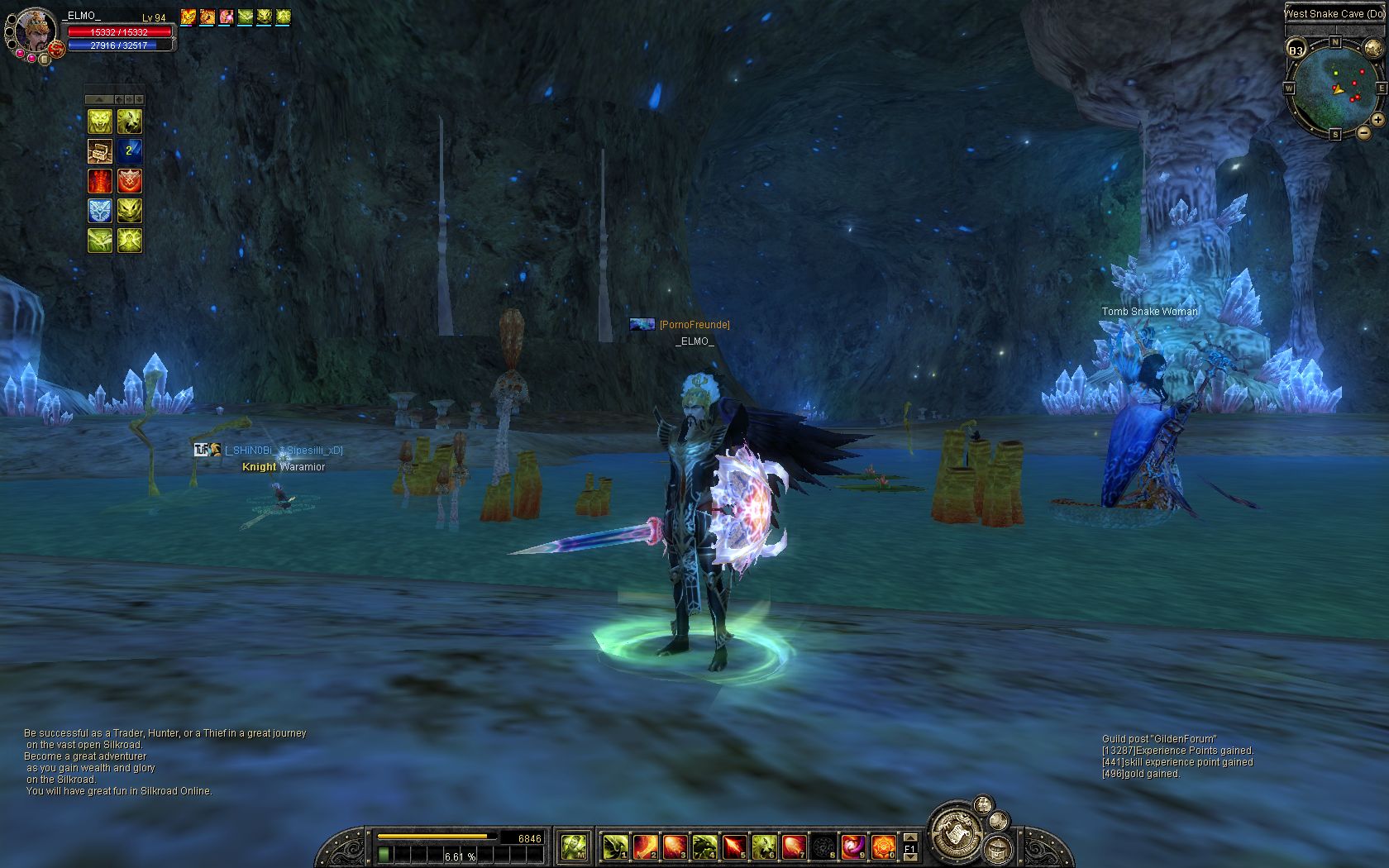Image resolution: width=1389 pixels, height=868 pixels.
Task: Switch hotbar page with the up arrow
Action: (910, 836)
